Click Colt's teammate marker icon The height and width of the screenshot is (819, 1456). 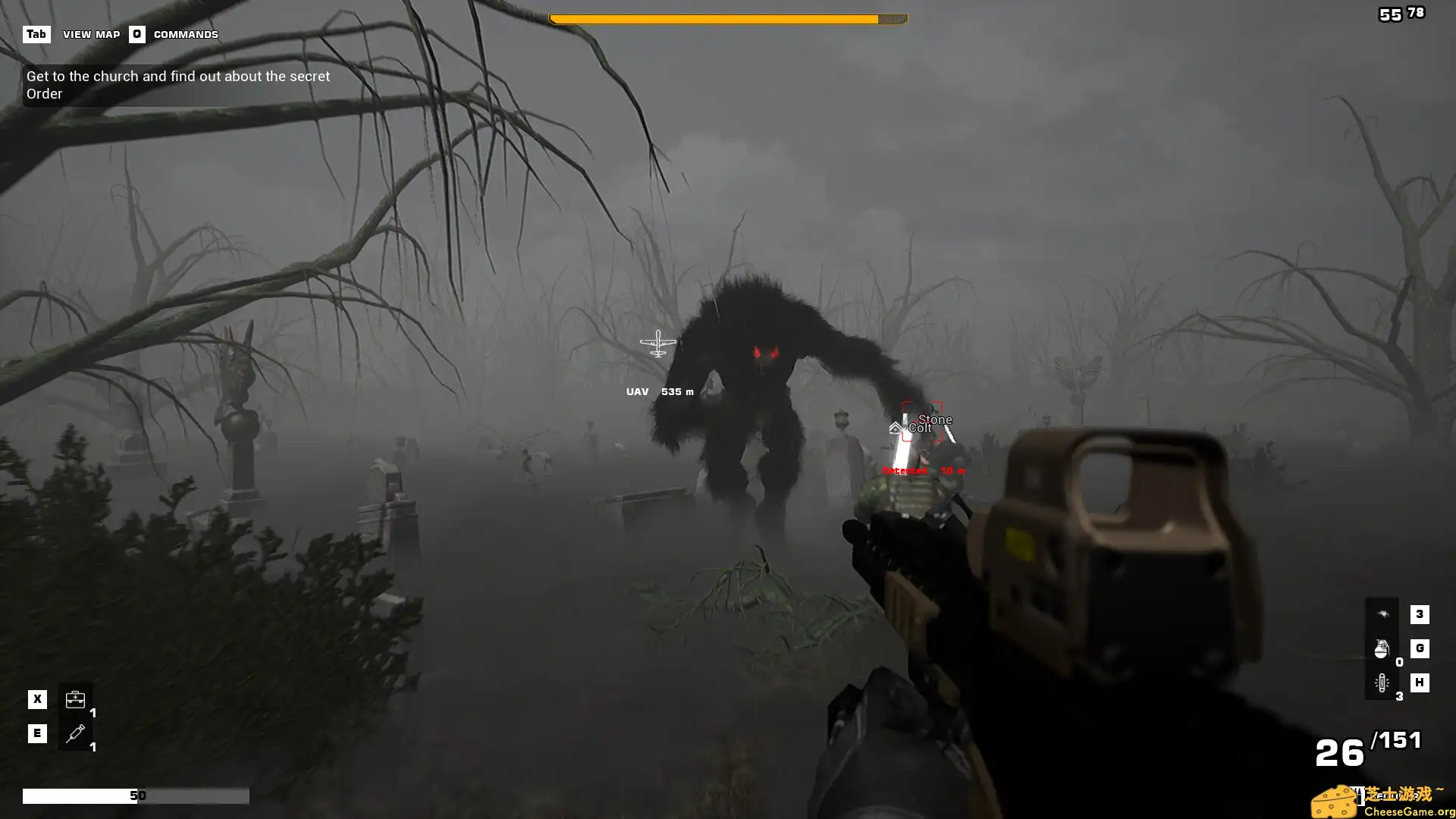[893, 427]
